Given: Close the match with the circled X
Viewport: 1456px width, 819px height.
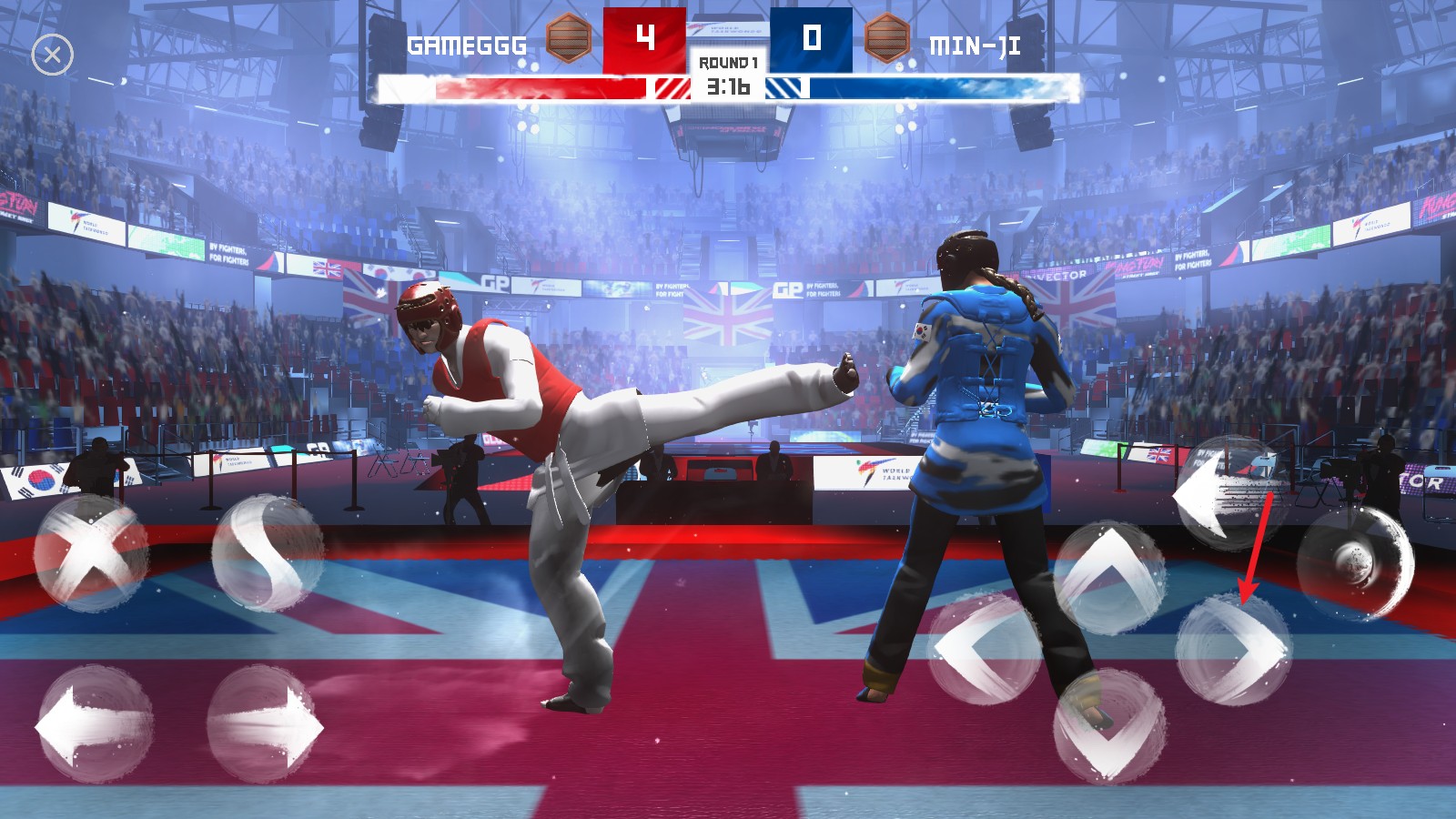Looking at the screenshot, I should [x=52, y=56].
